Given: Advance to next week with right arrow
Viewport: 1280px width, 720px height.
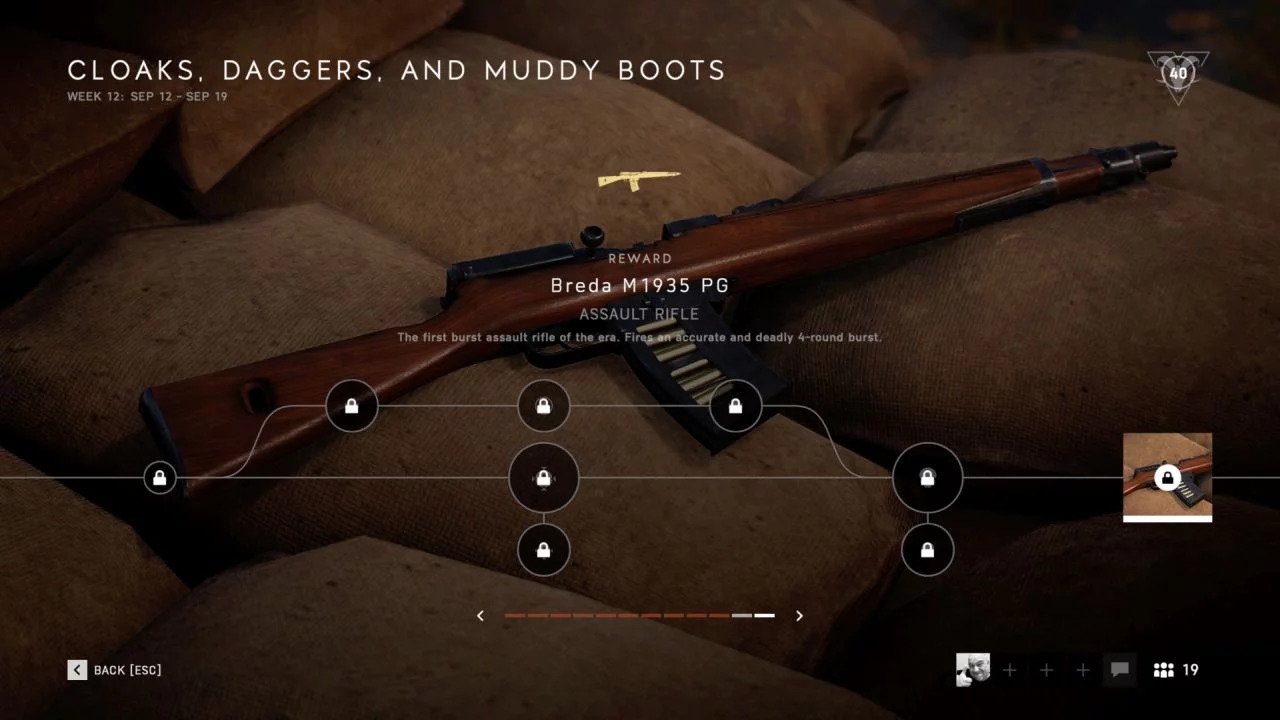Looking at the screenshot, I should point(799,616).
